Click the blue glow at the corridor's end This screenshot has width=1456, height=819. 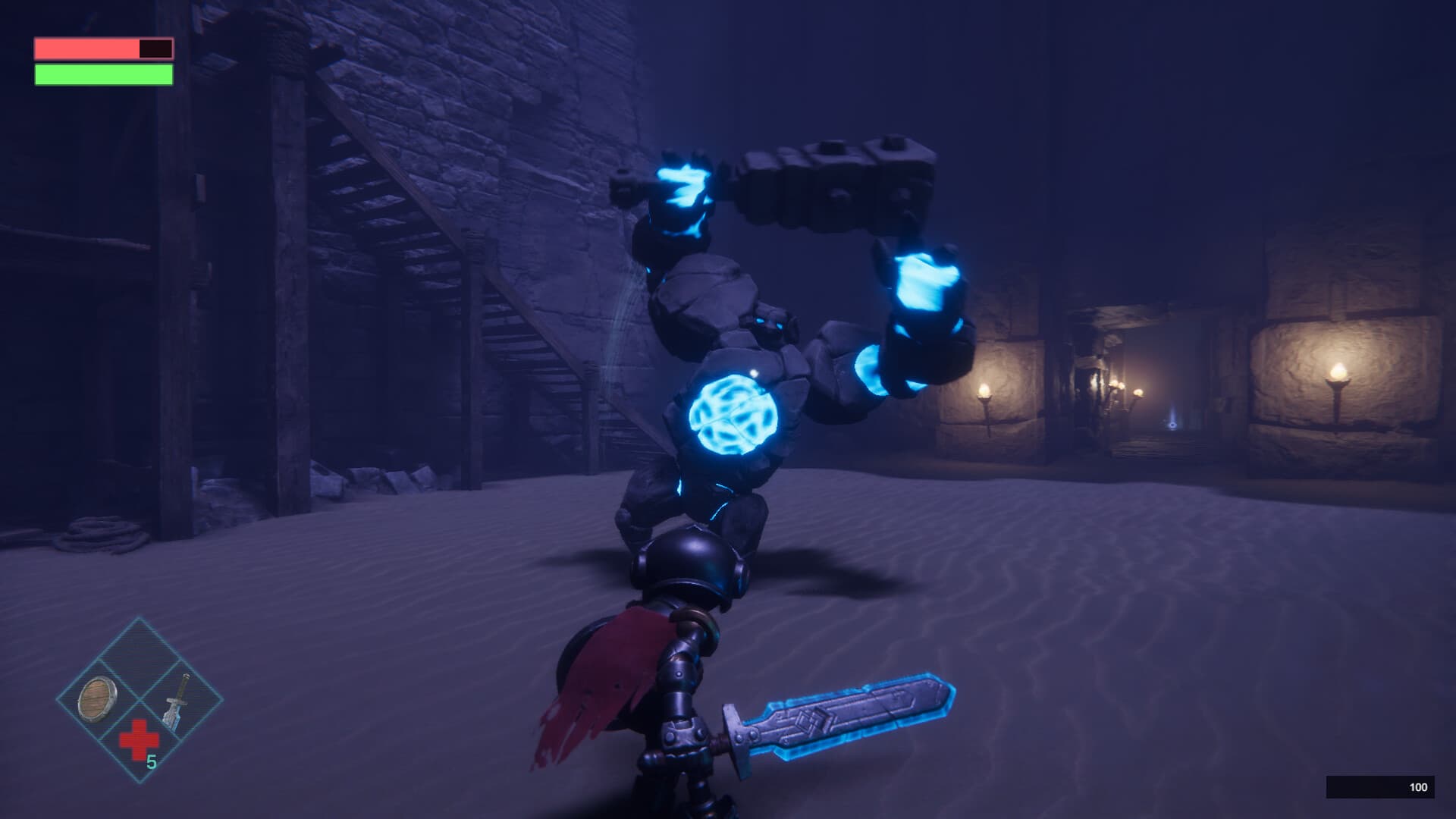coord(1172,425)
